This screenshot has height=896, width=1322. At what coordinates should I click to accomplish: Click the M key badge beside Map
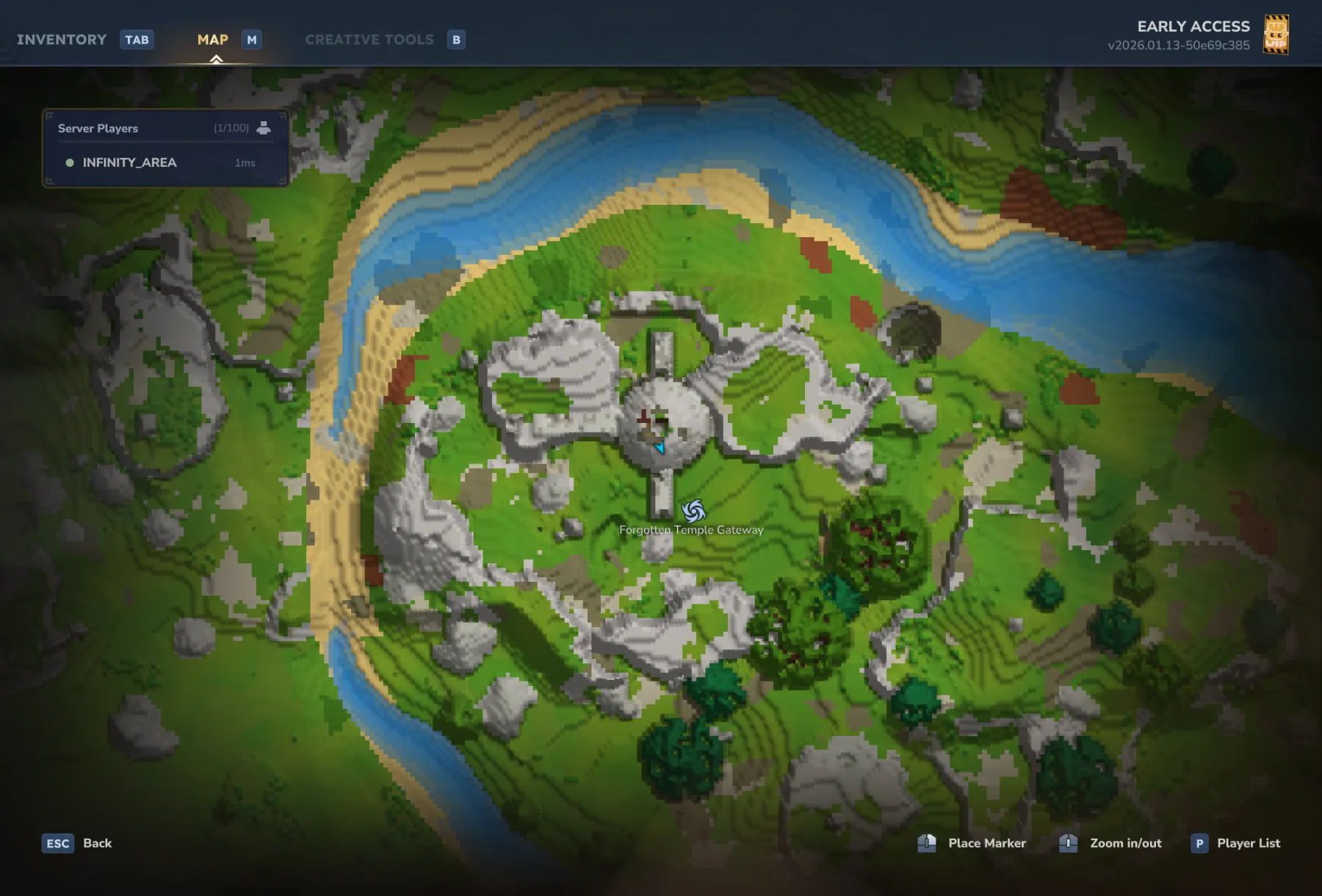point(252,40)
